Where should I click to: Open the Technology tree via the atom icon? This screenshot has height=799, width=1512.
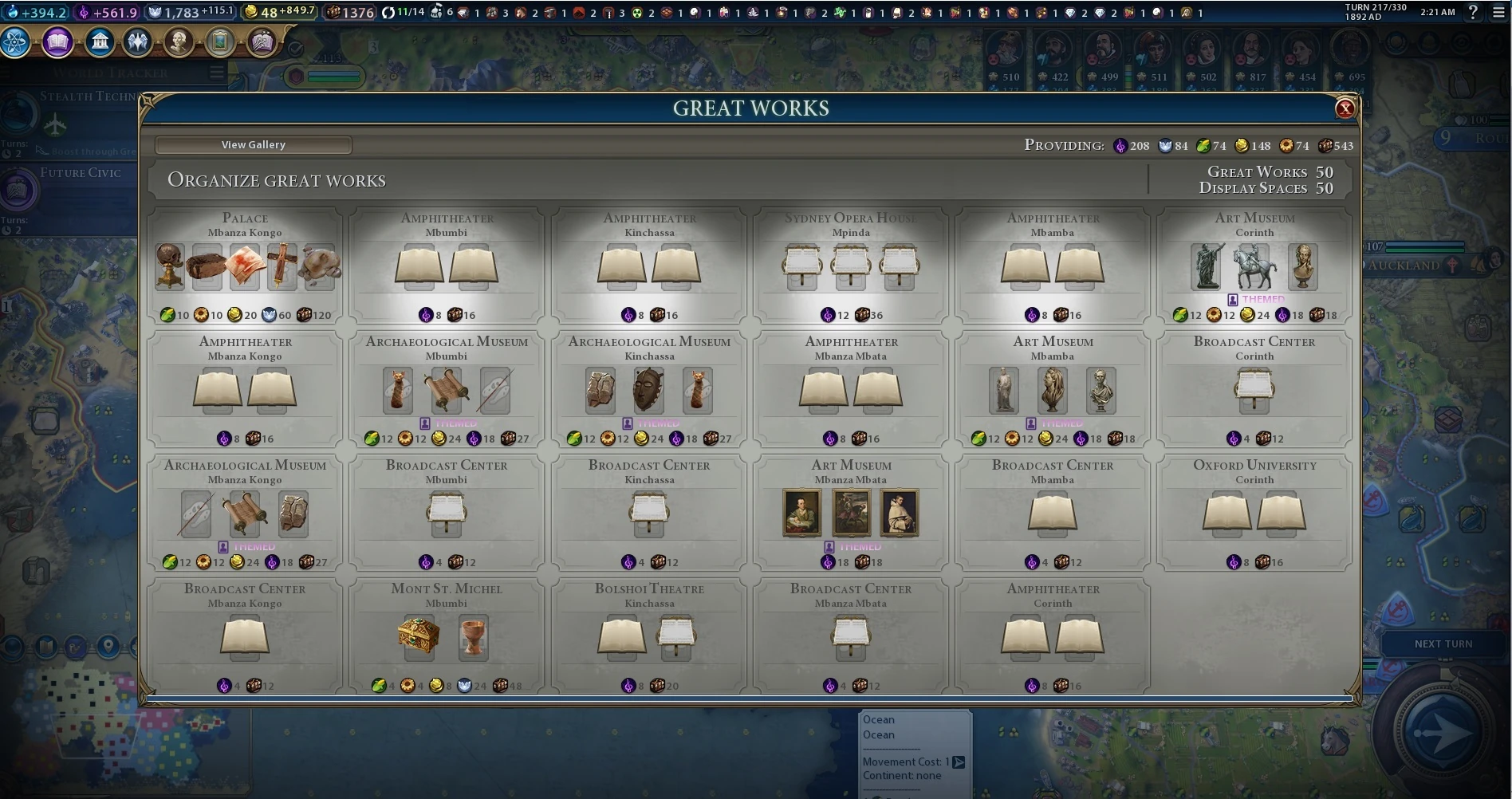click(16, 42)
